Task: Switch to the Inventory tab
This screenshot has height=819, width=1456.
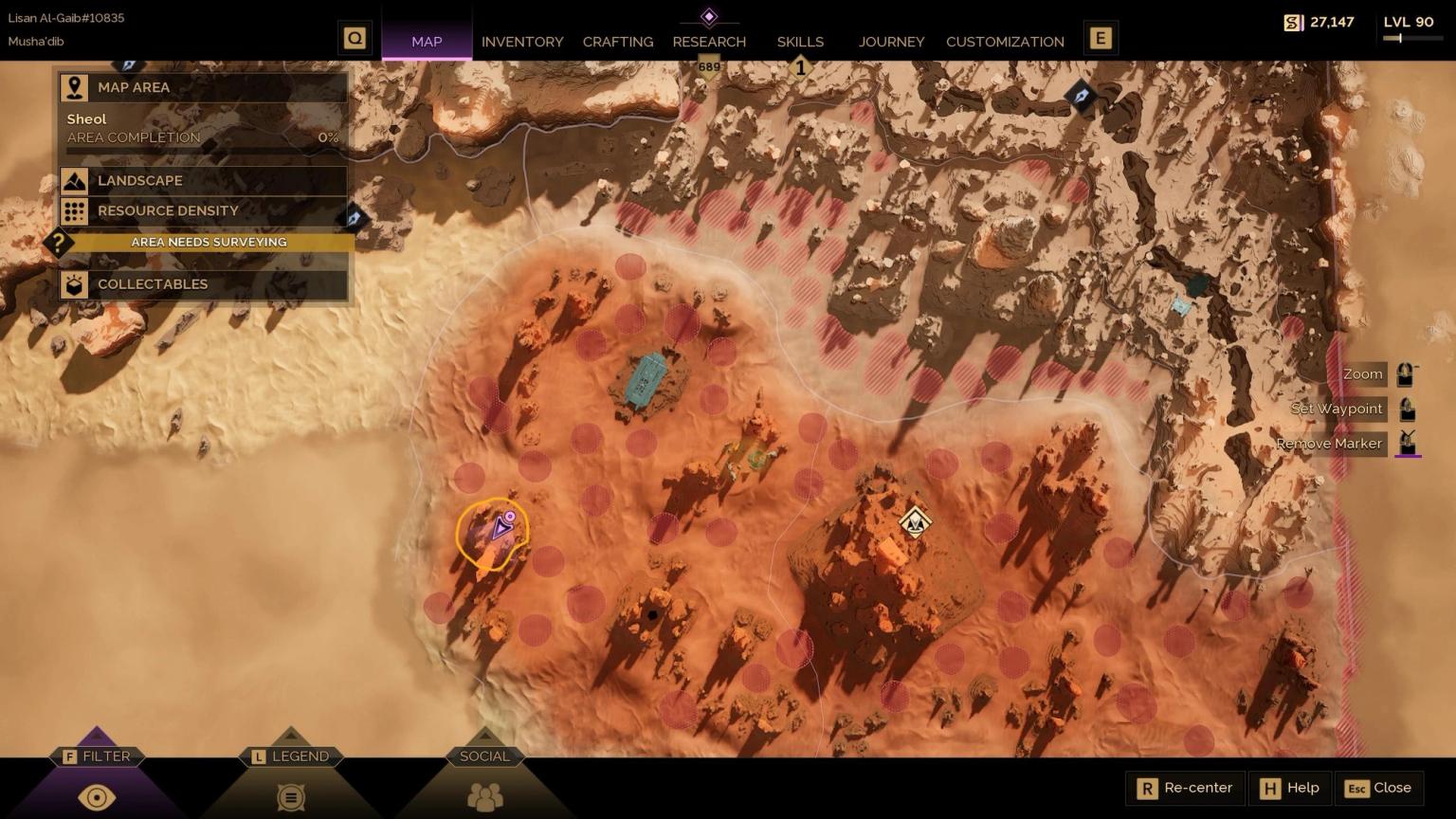Action: click(522, 42)
